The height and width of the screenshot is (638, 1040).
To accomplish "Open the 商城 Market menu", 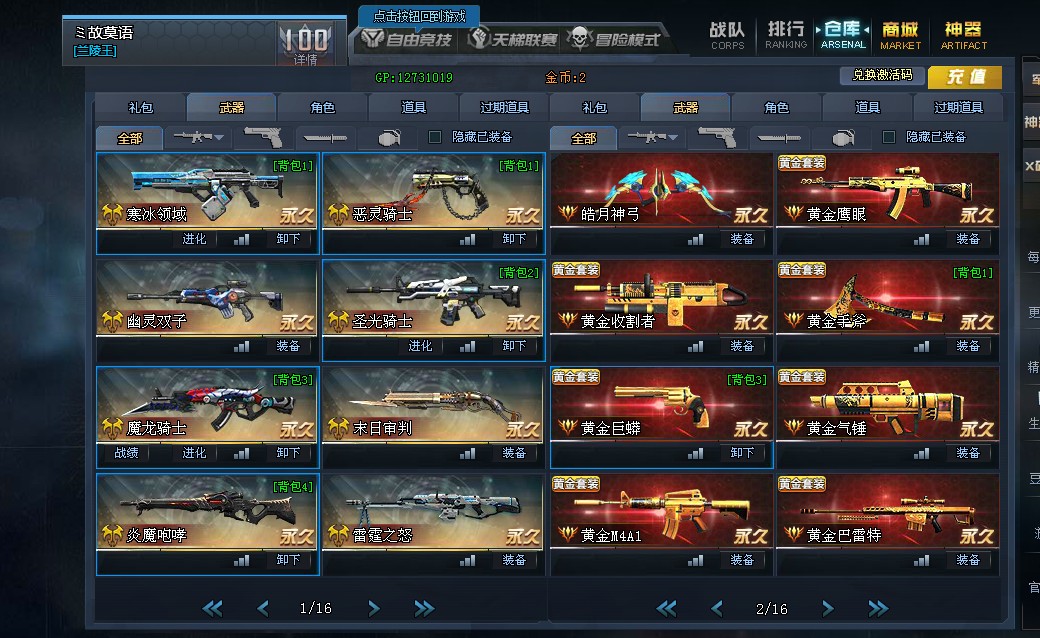I will 900,35.
